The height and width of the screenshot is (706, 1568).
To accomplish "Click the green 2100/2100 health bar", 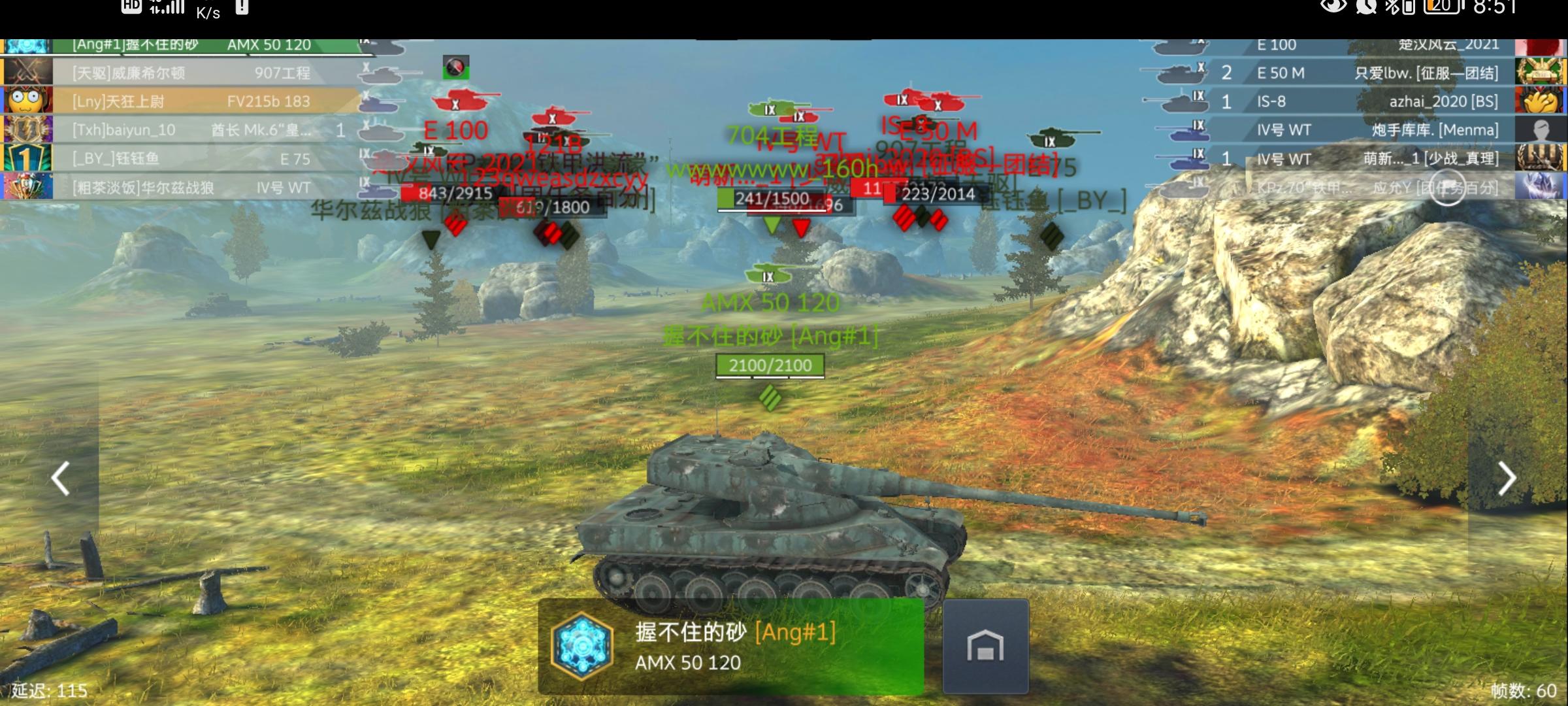I will pos(771,366).
